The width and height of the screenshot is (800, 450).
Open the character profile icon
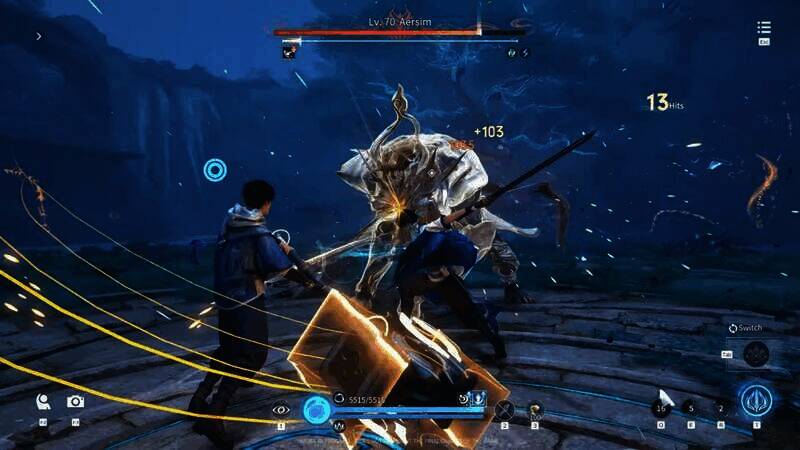(43, 401)
